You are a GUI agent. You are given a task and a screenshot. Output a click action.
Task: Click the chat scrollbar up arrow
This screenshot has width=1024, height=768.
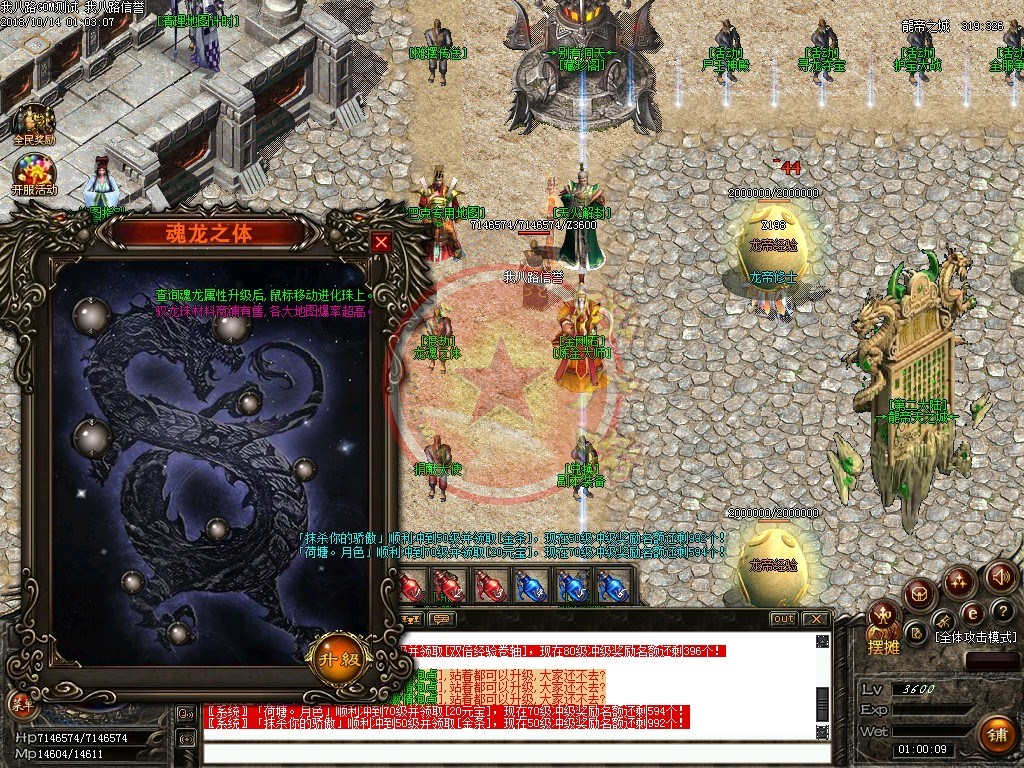click(x=822, y=641)
